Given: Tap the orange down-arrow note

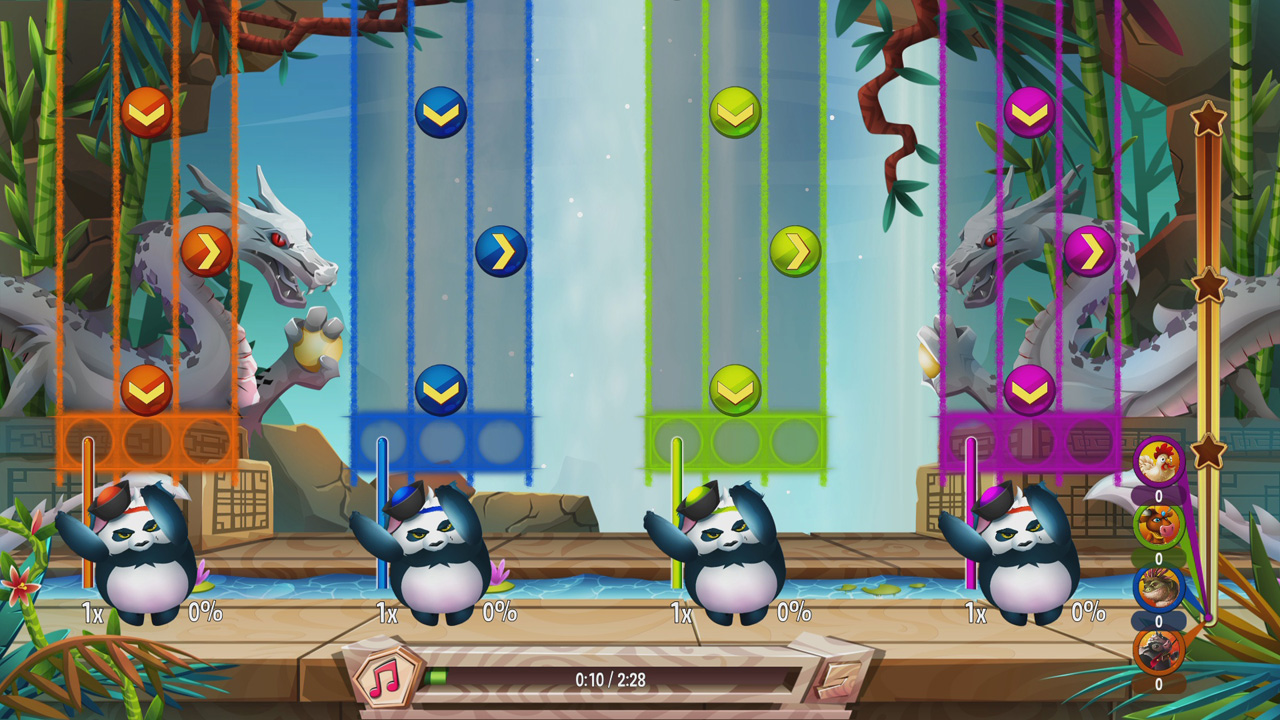Looking at the screenshot, I should pos(145,112).
